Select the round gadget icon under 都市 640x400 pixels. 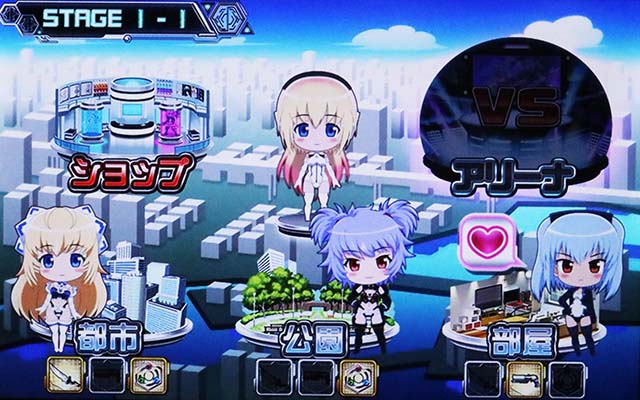coord(146,374)
